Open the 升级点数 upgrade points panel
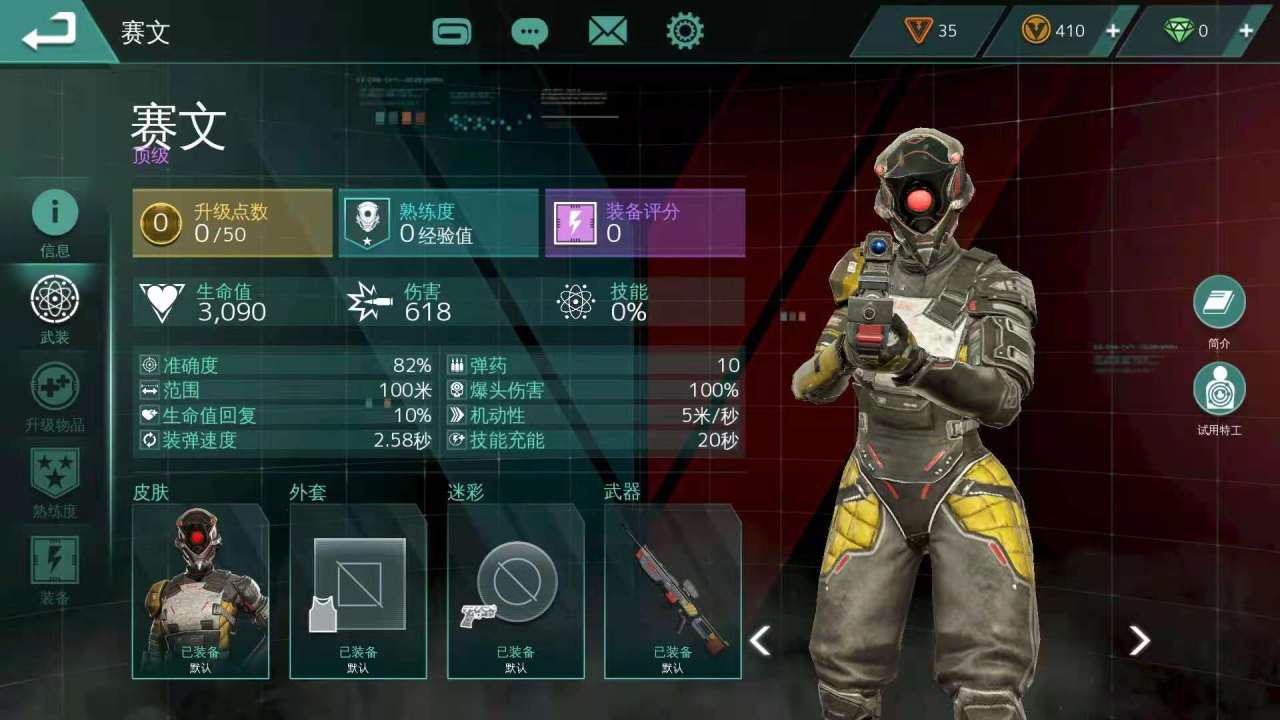Screen dimensions: 1280x720 coord(232,223)
